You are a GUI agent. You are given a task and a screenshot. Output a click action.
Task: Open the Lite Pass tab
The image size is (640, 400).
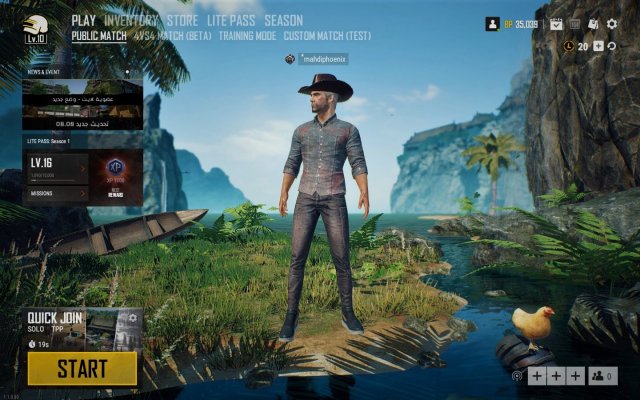[x=231, y=20]
